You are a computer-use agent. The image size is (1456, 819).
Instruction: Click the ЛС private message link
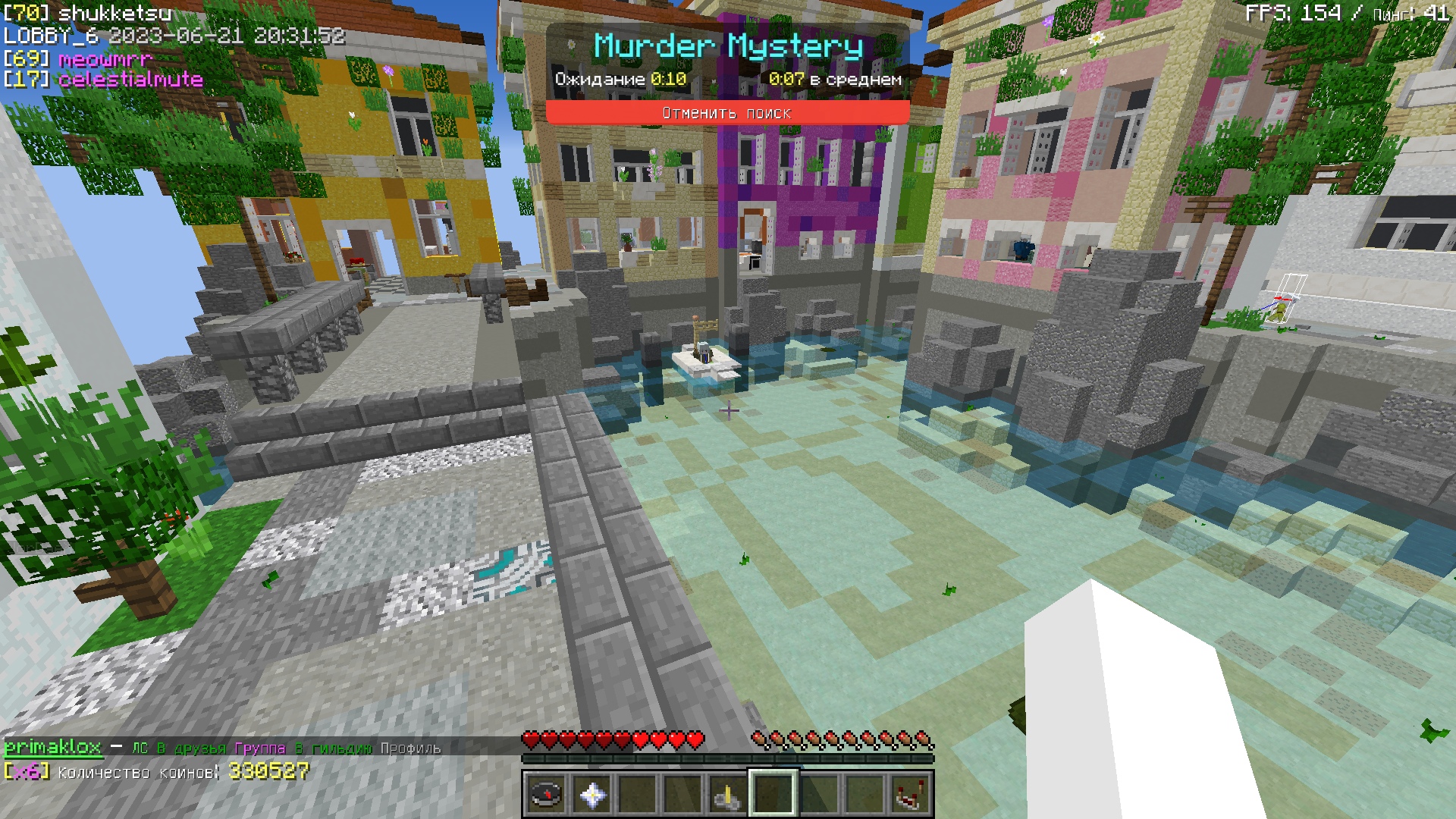(x=140, y=748)
